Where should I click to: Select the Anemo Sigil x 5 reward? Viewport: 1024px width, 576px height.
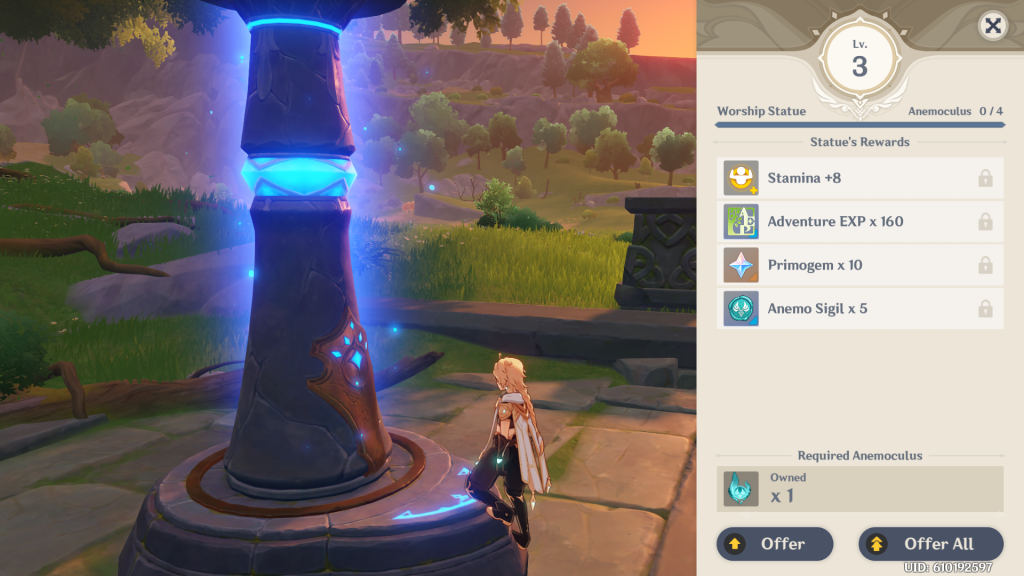(860, 309)
